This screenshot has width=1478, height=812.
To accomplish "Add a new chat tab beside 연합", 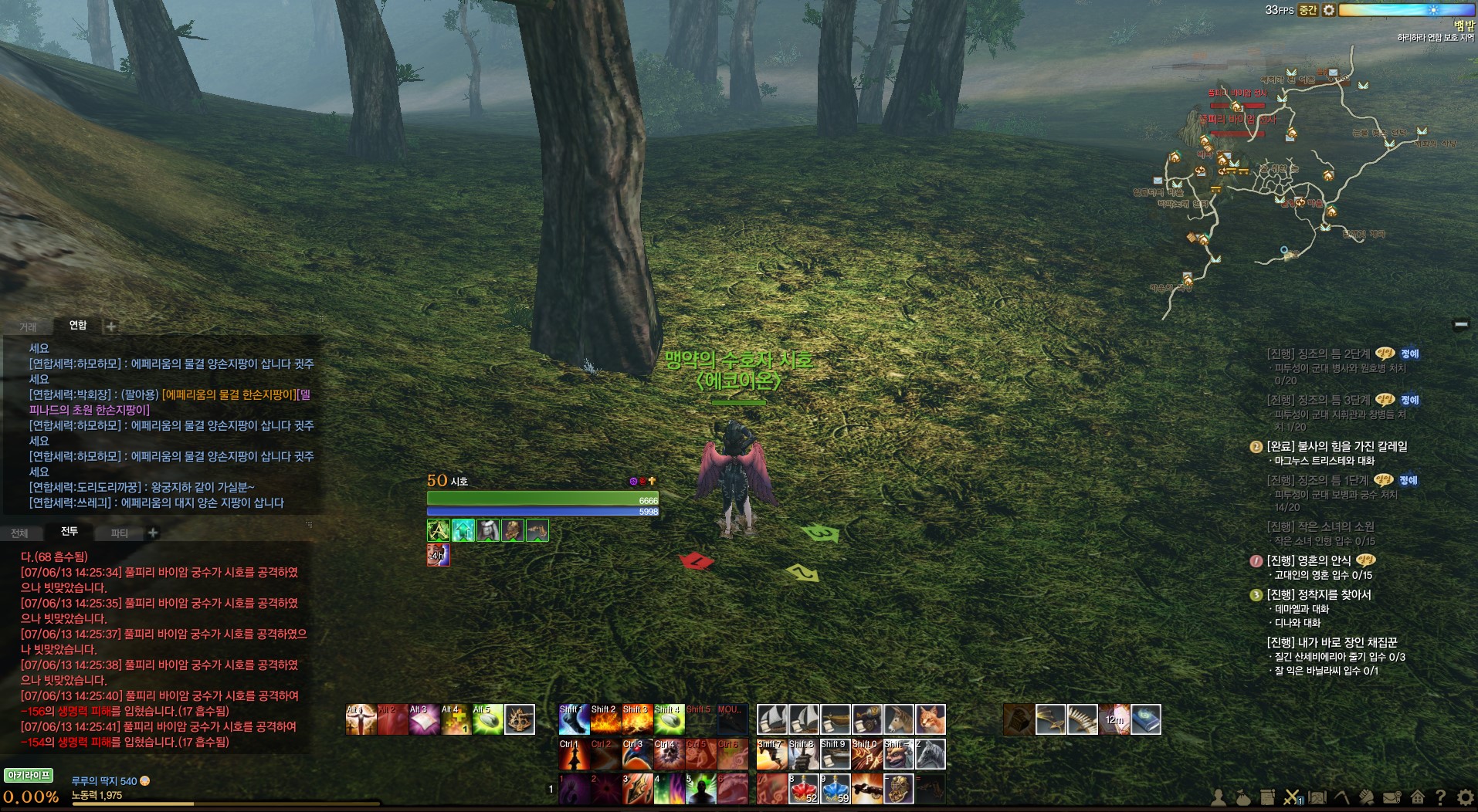I will pyautogui.click(x=111, y=326).
